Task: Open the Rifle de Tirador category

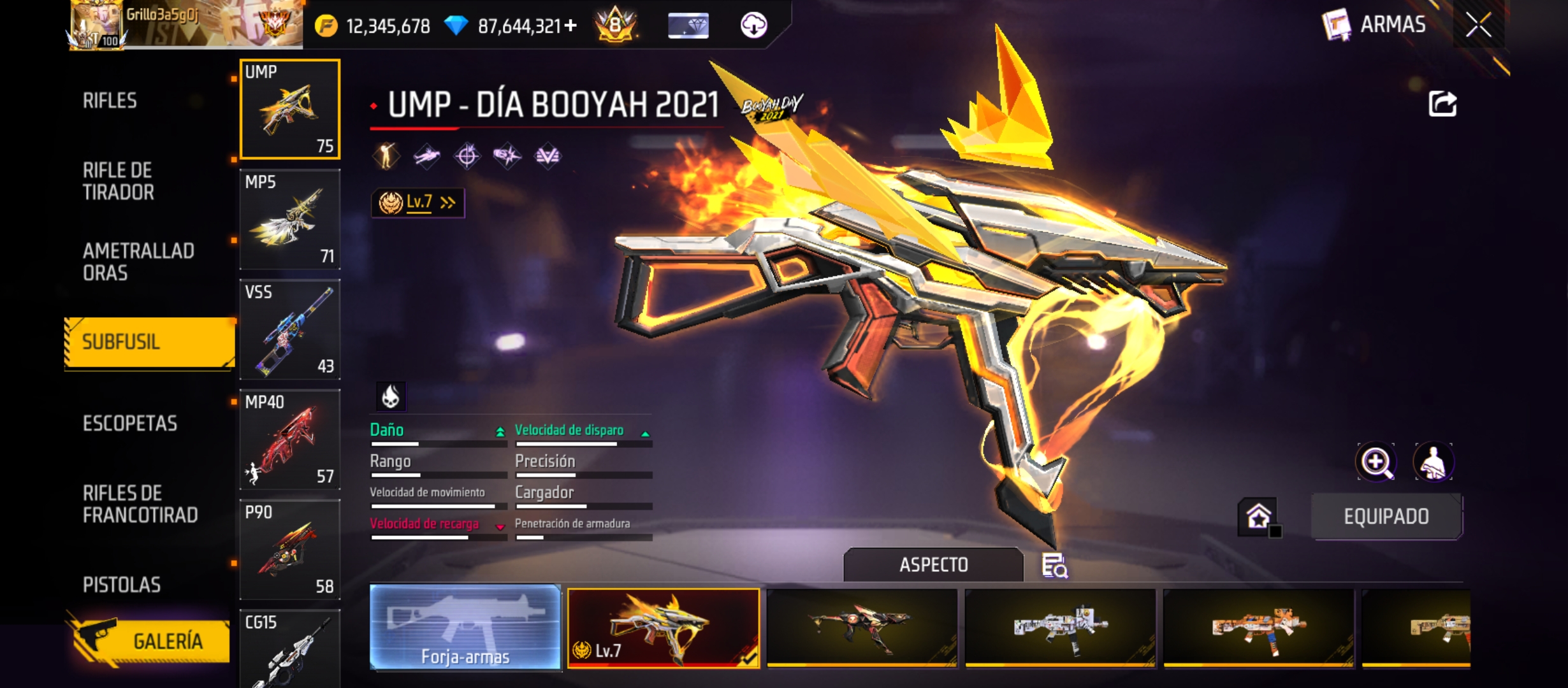Action: pyautogui.click(x=119, y=181)
